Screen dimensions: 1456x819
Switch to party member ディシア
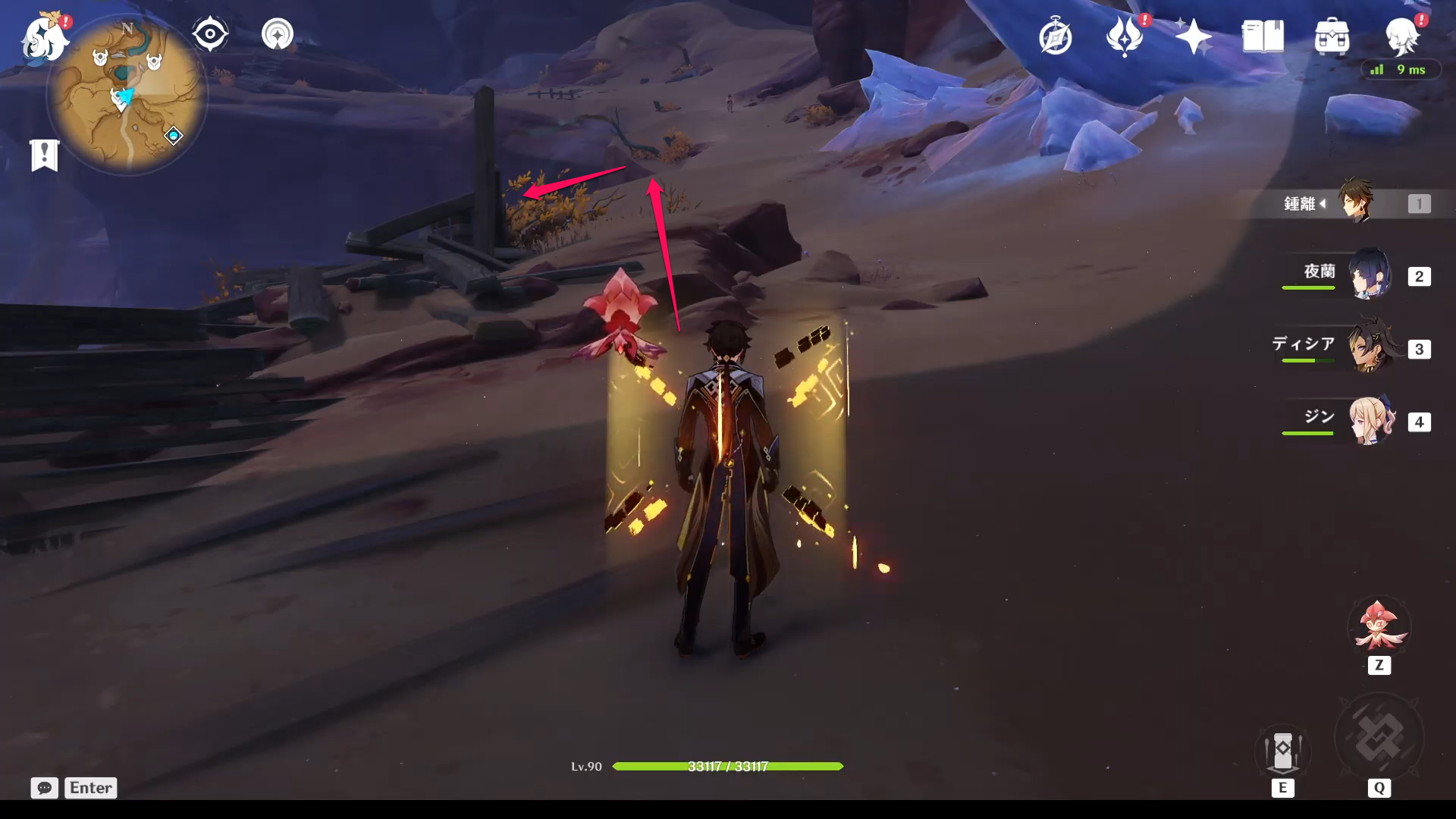pyautogui.click(x=1368, y=347)
